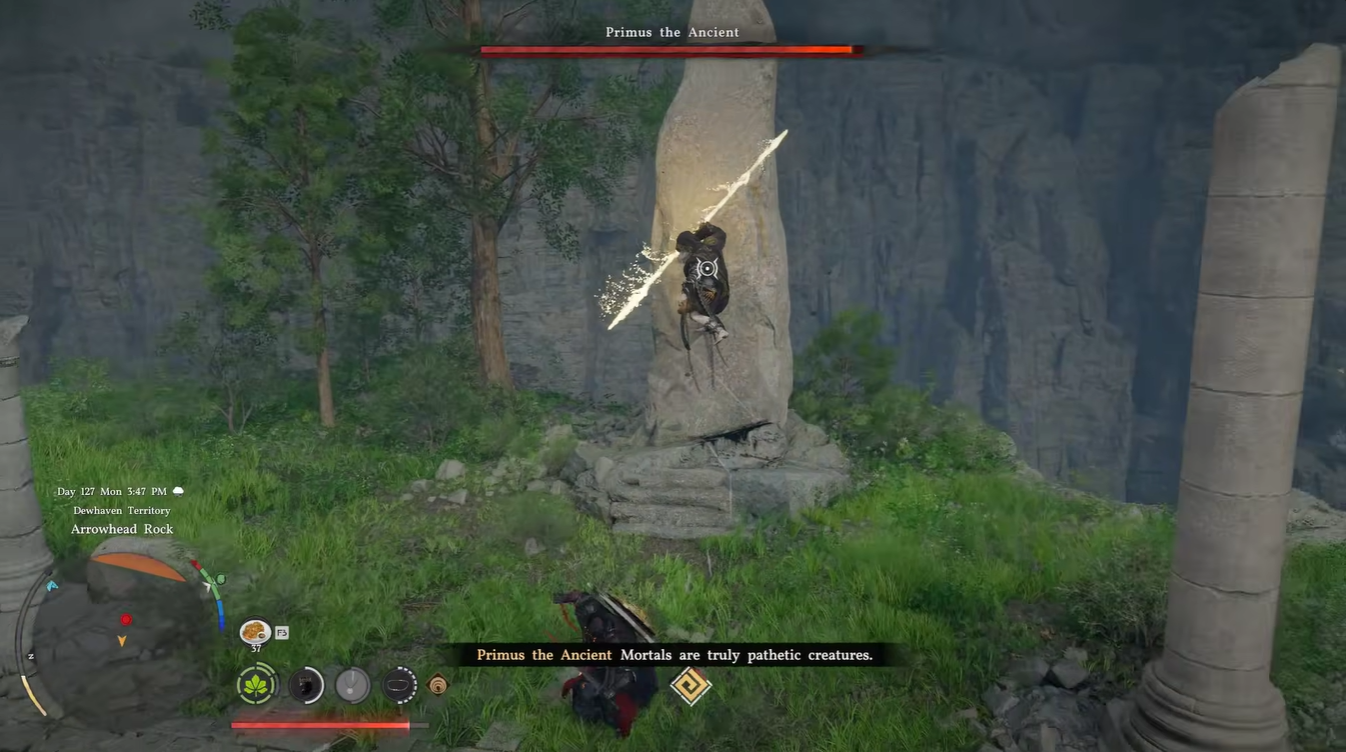
Task: Click the cyan arrow marker on the minimap
Action: click(52, 585)
